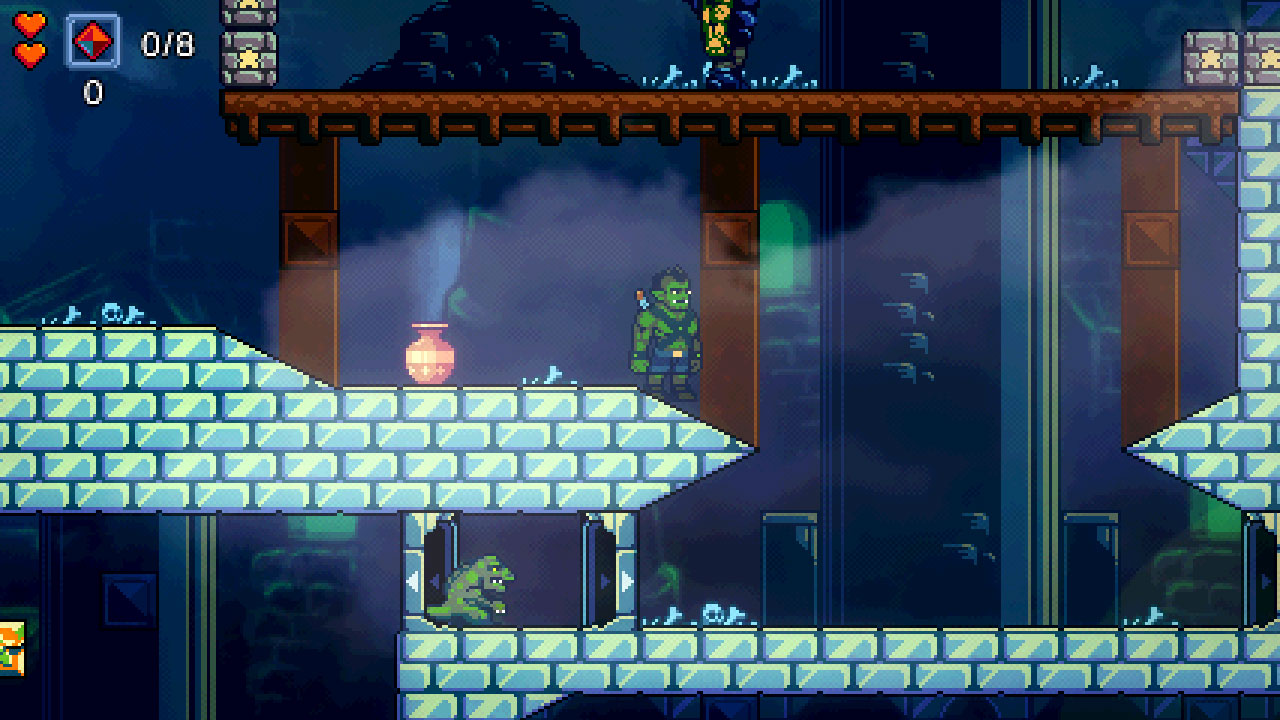Click the smoking pink vase on the platform
Screen dimensions: 1280x720
pyautogui.click(x=430, y=357)
